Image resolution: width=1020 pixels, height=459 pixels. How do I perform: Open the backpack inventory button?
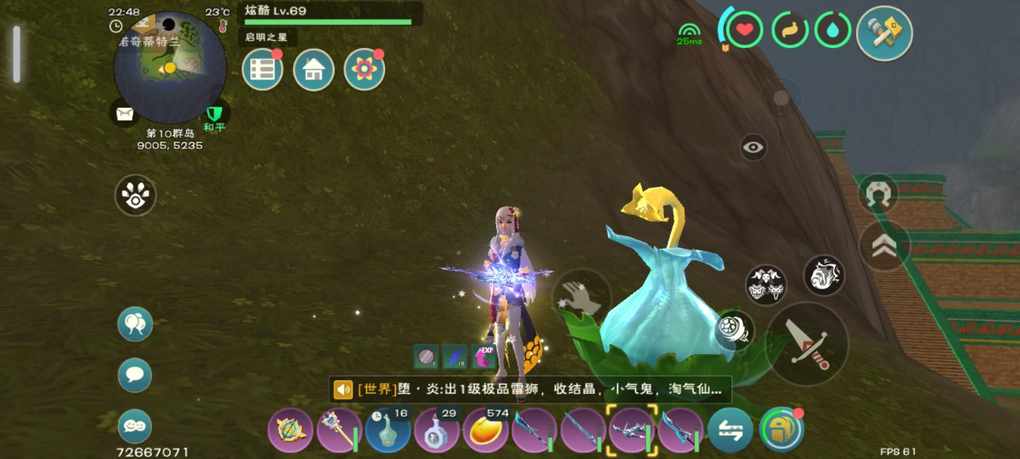click(781, 430)
